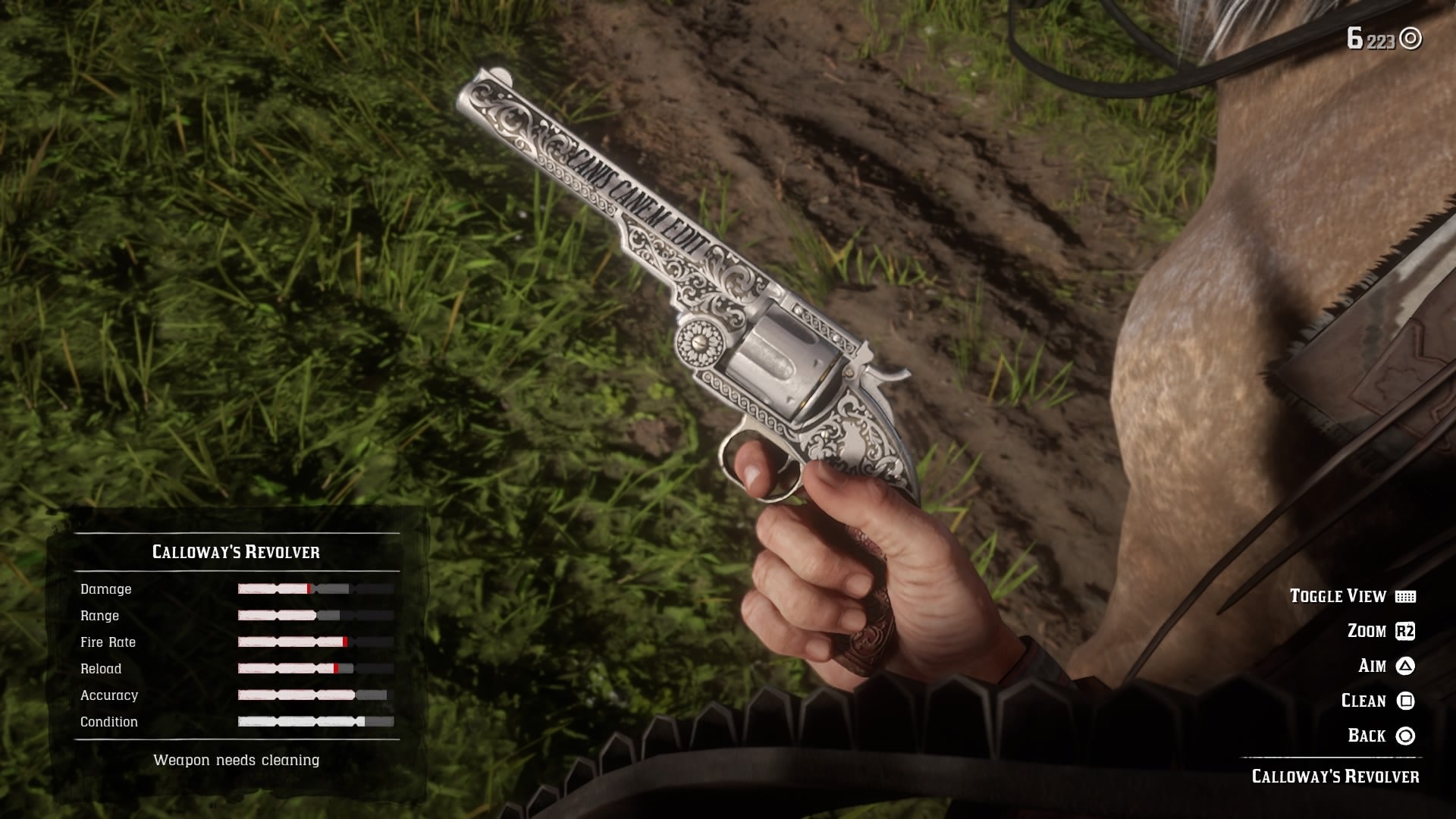Select the Calloway's Revolver title label
Image resolution: width=1456 pixels, height=819 pixels.
pos(237,552)
